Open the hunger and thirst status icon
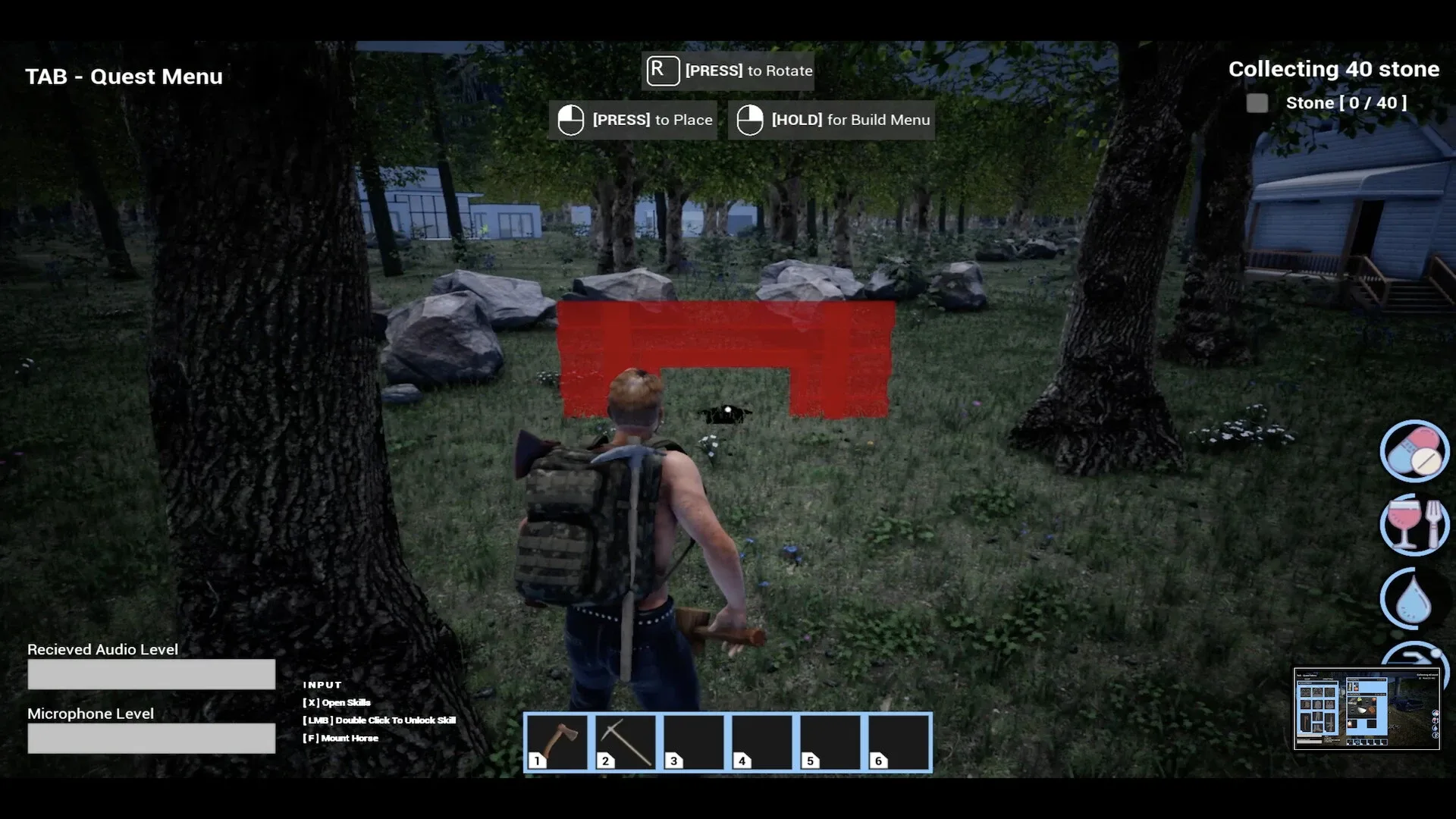The width and height of the screenshot is (1456, 819). (x=1414, y=524)
